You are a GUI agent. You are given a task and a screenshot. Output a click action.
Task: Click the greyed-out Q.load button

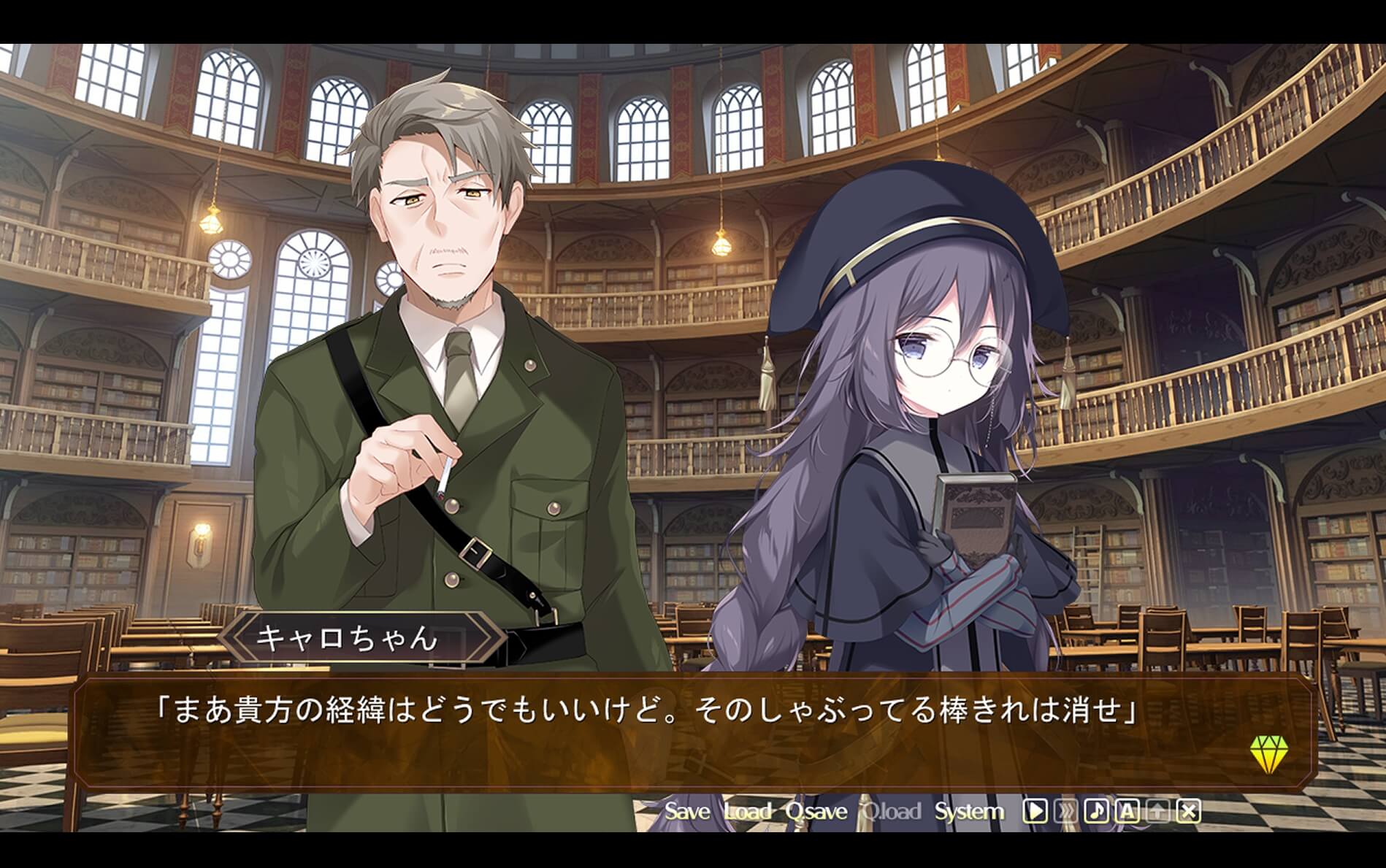pyautogui.click(x=891, y=811)
